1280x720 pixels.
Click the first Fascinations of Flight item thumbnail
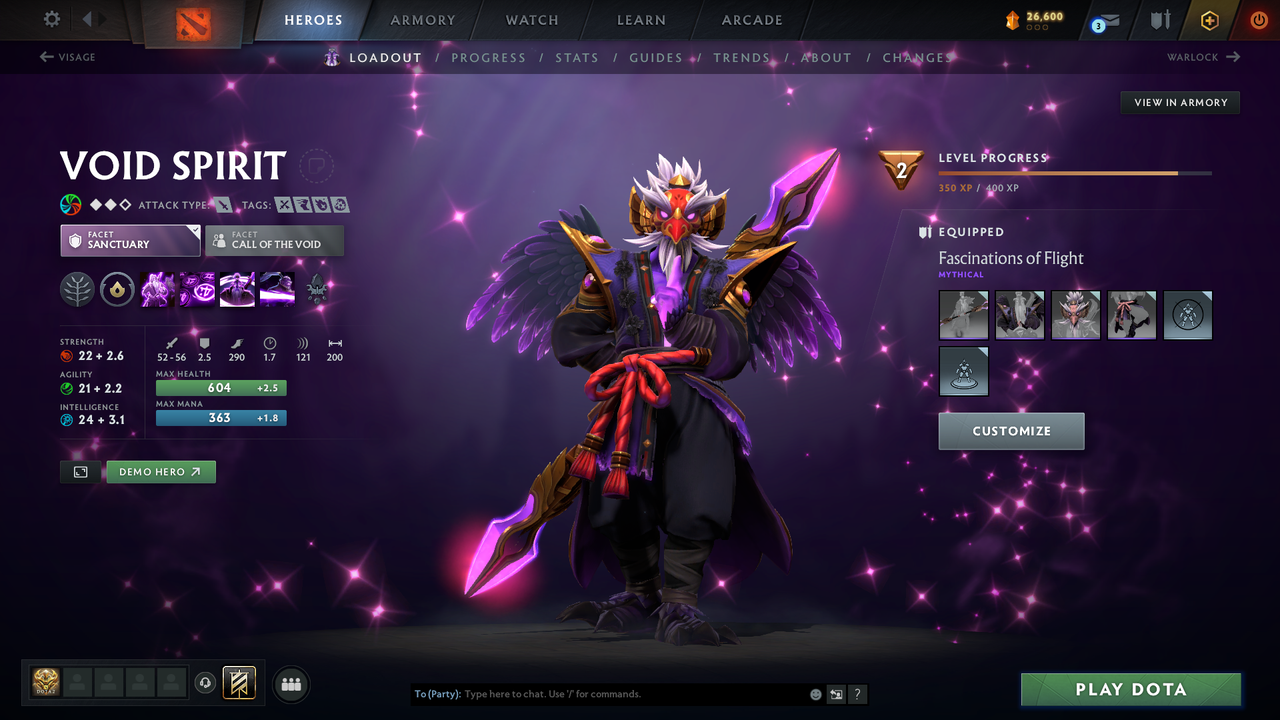pyautogui.click(x=963, y=314)
